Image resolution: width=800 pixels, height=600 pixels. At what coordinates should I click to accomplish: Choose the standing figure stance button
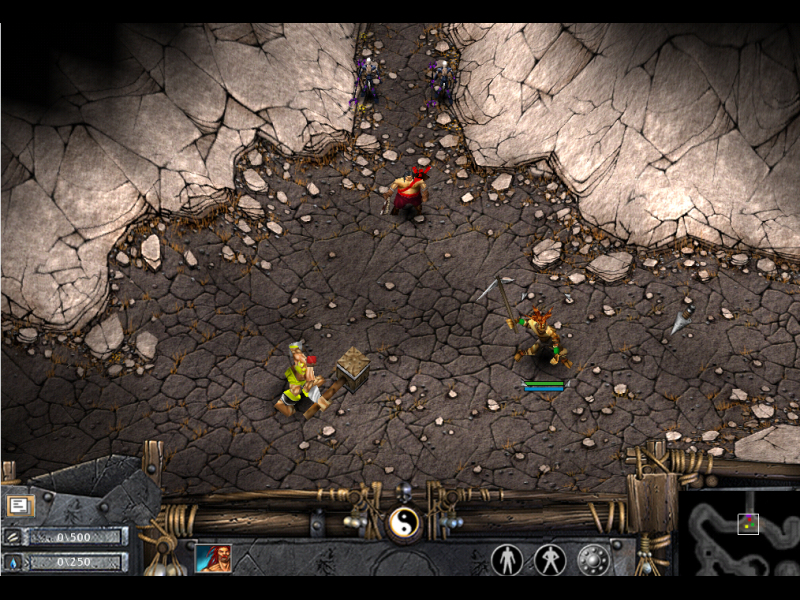507,559
